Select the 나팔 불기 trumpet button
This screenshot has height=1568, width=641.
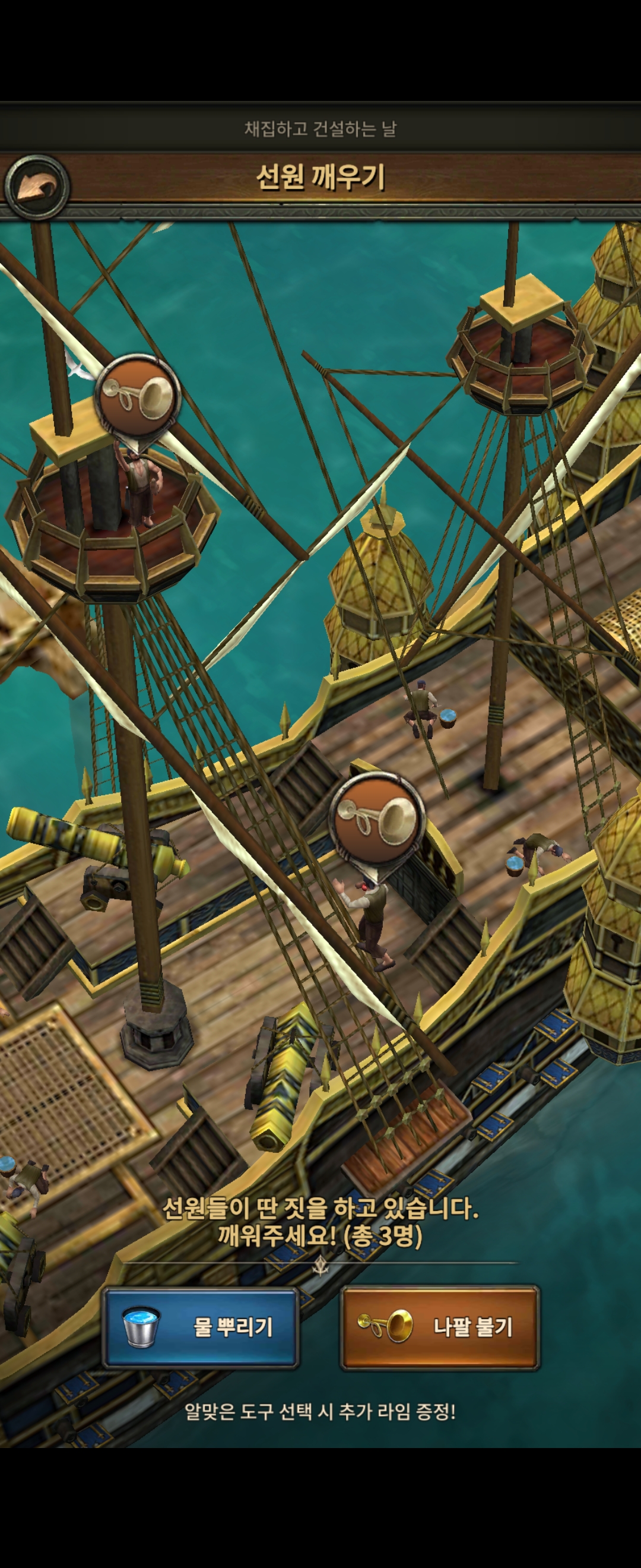439,1327
